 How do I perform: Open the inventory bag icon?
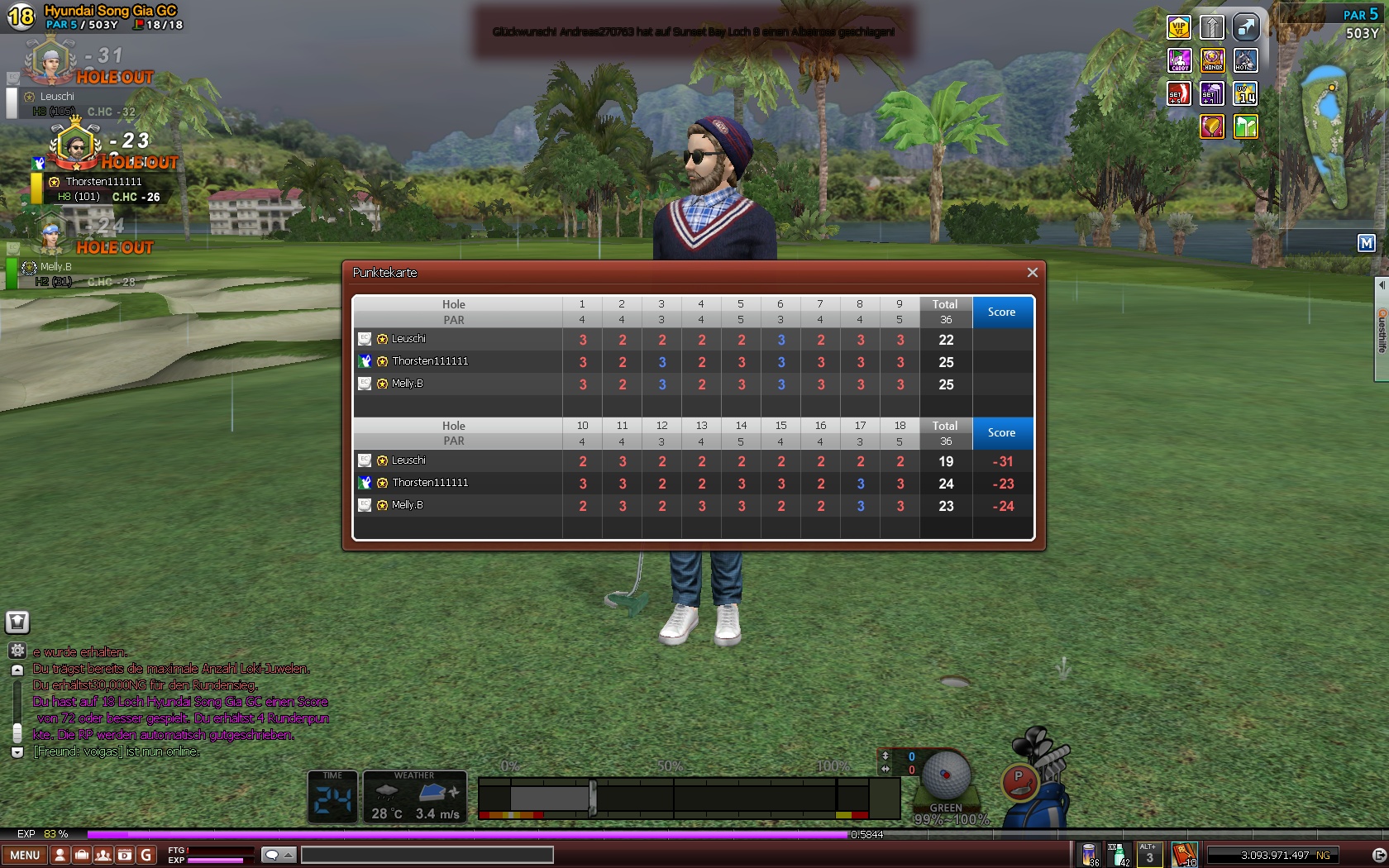[82, 855]
